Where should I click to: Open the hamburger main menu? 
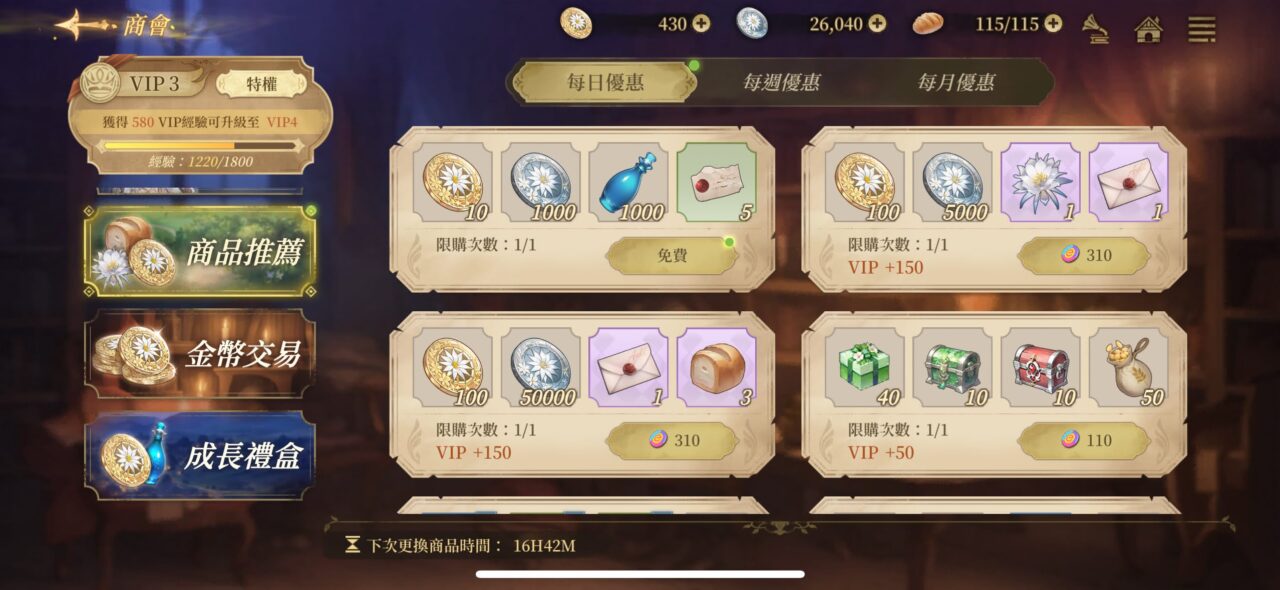pyautogui.click(x=1201, y=29)
